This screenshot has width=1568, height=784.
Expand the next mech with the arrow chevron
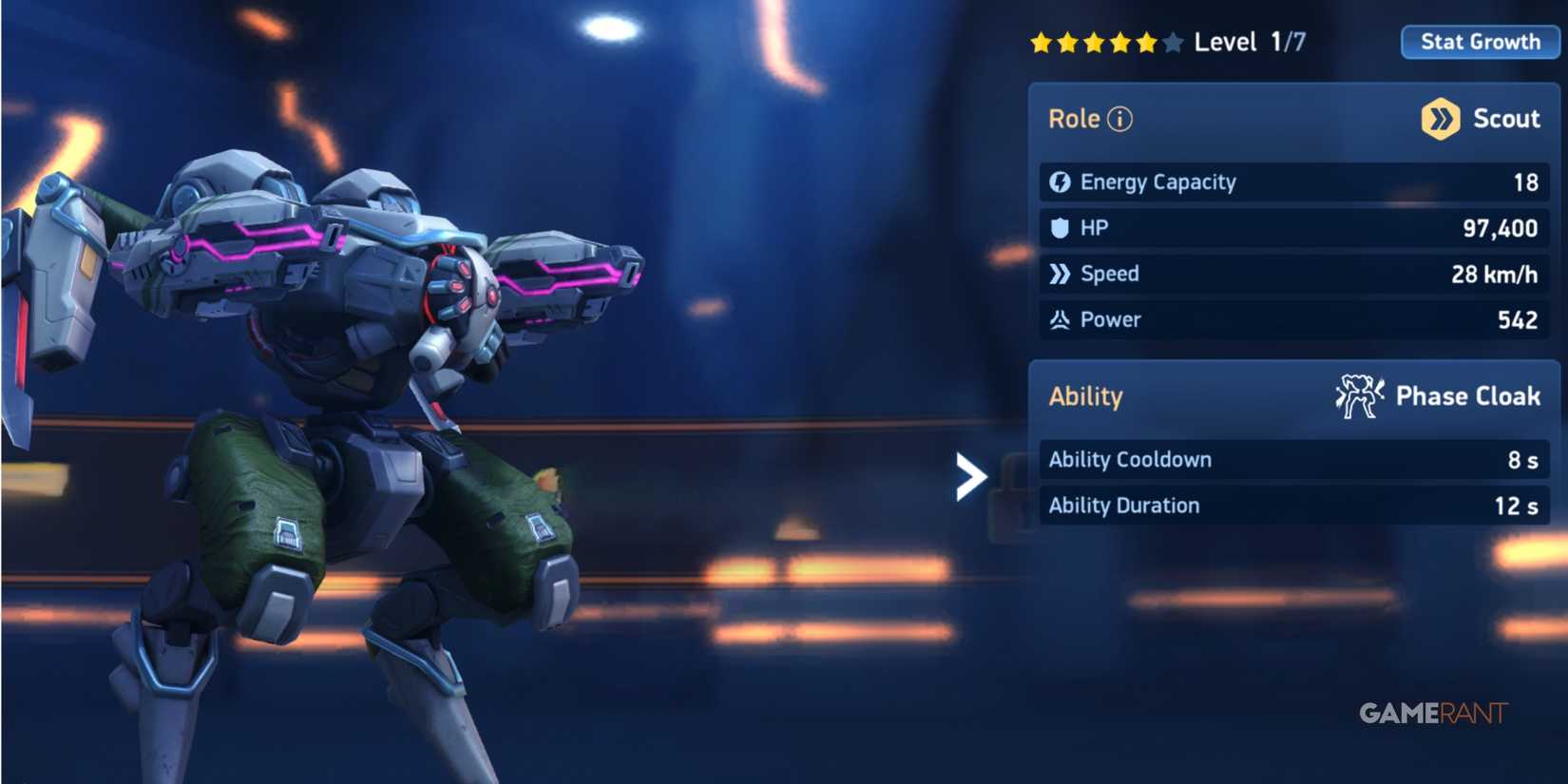point(969,478)
